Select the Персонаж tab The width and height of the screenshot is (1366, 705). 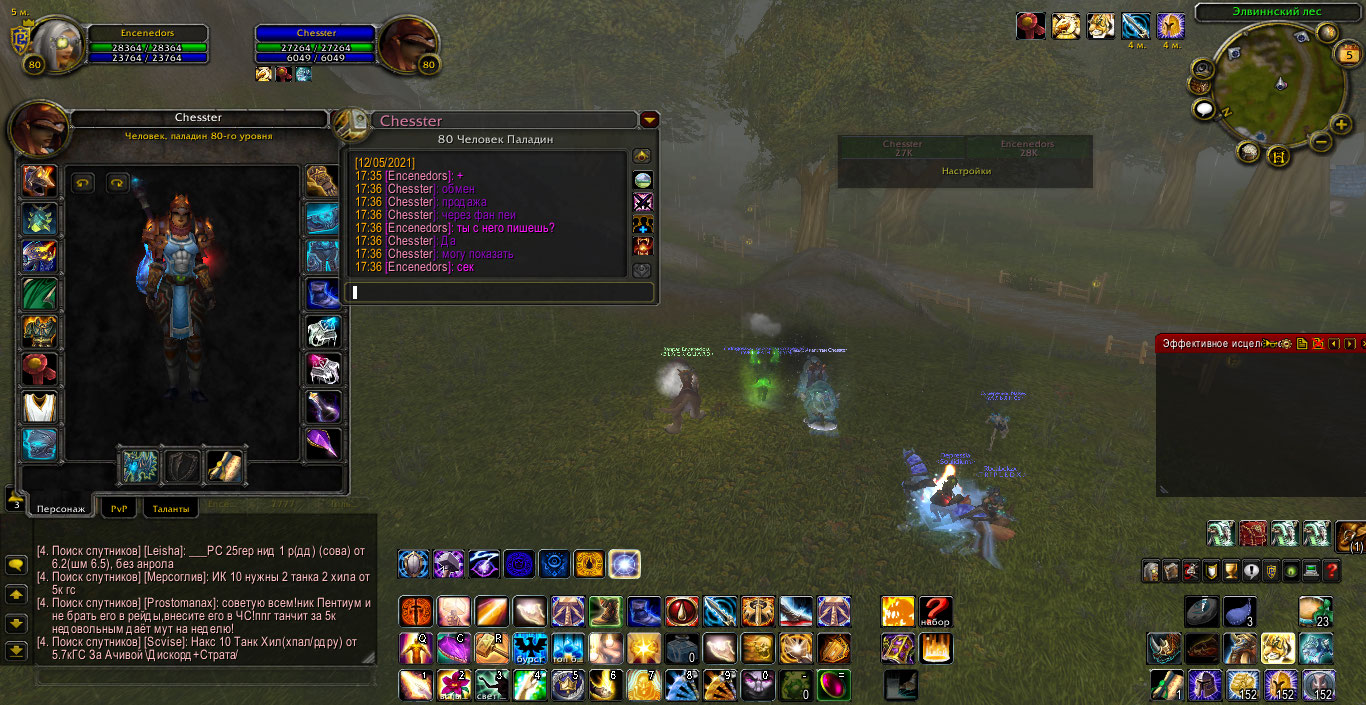pos(60,508)
